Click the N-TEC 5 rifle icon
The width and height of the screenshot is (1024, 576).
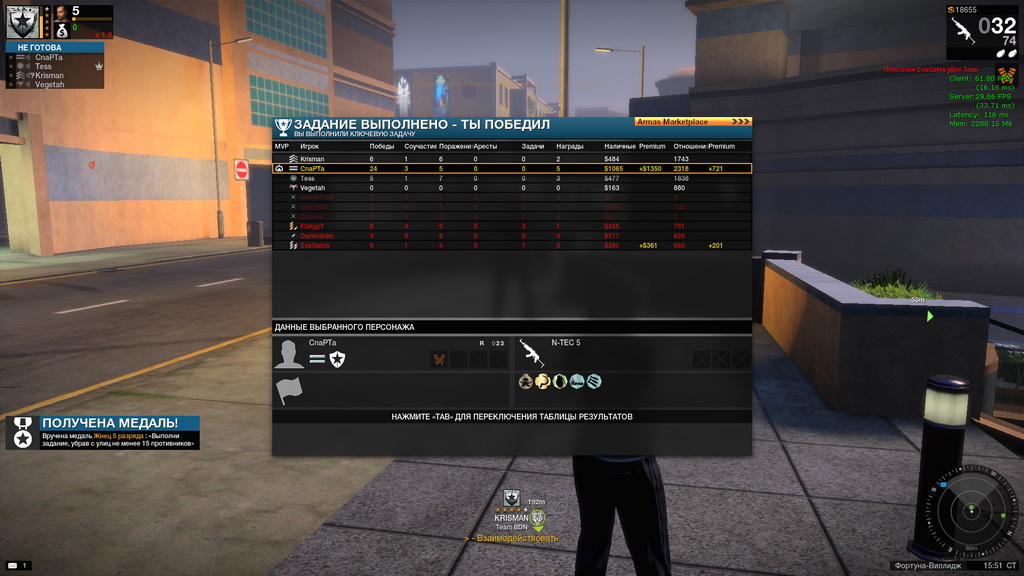(x=531, y=353)
